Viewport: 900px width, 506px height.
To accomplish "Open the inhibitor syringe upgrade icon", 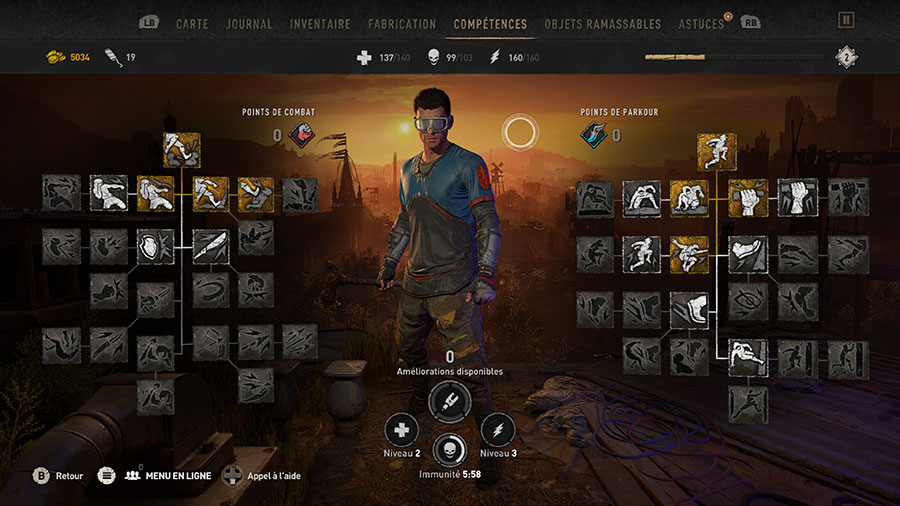I will (448, 402).
